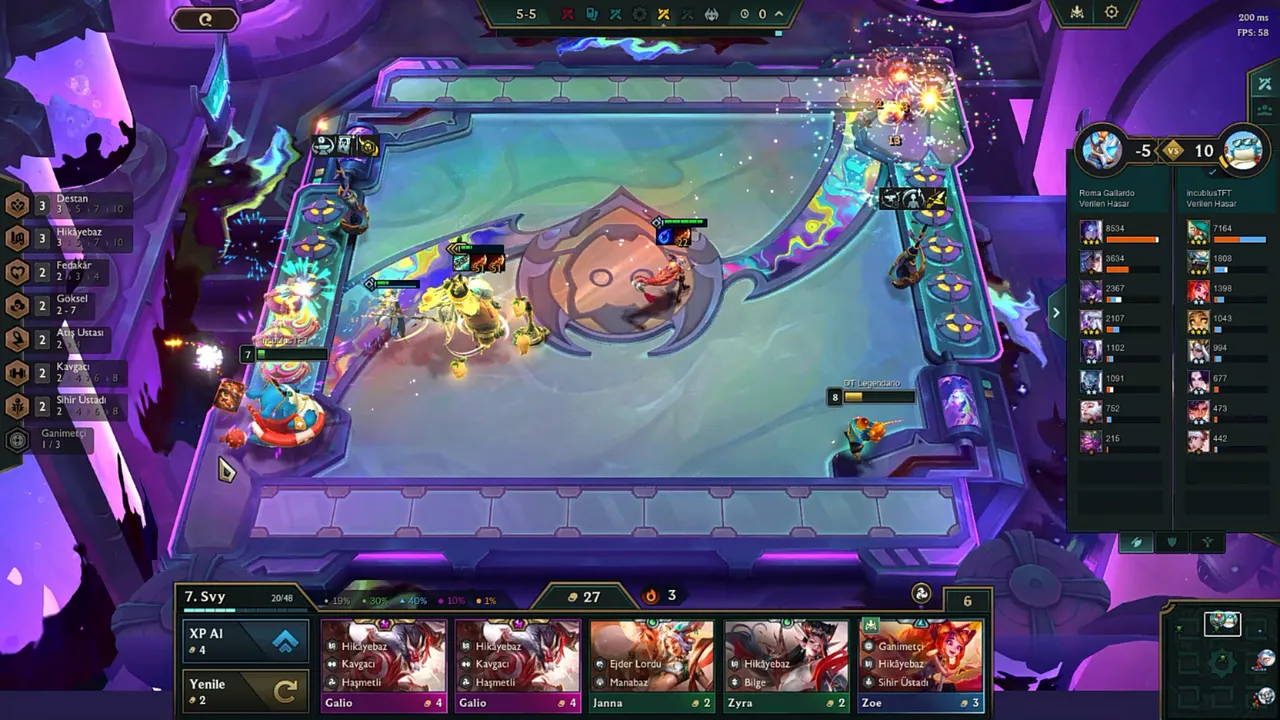The height and width of the screenshot is (720, 1280).
Task: Click the surrender flag icon at top right
Action: [x=1077, y=13]
